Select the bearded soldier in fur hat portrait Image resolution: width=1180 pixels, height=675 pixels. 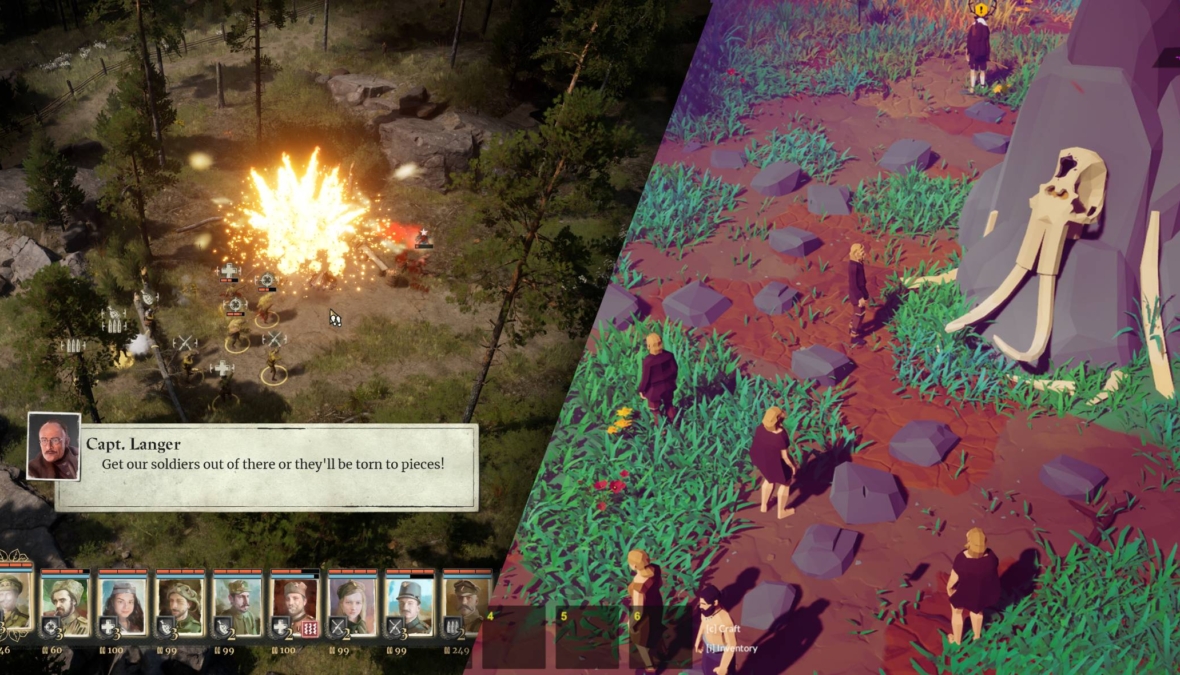coord(64,601)
